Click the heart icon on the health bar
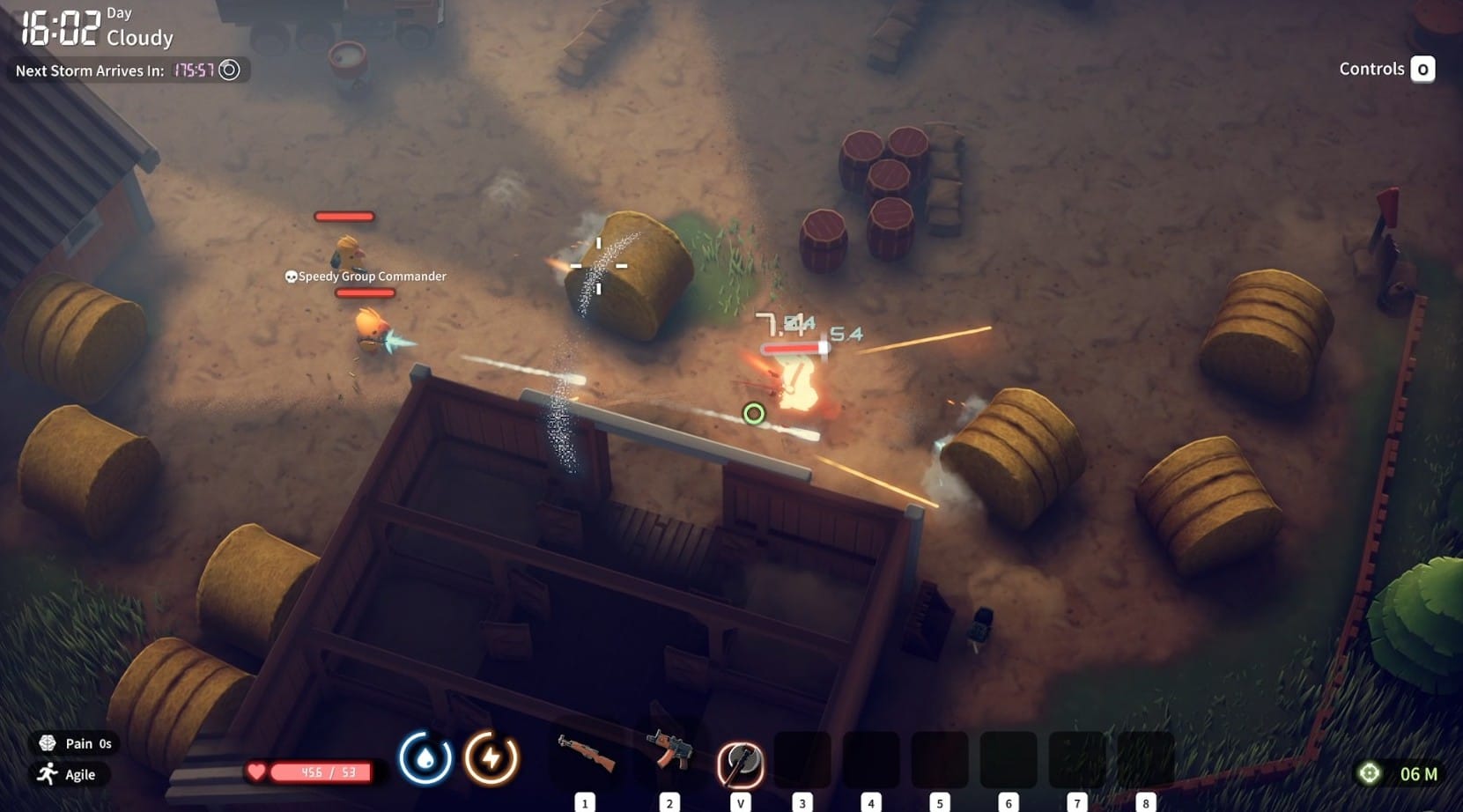The height and width of the screenshot is (812, 1463). (x=255, y=771)
